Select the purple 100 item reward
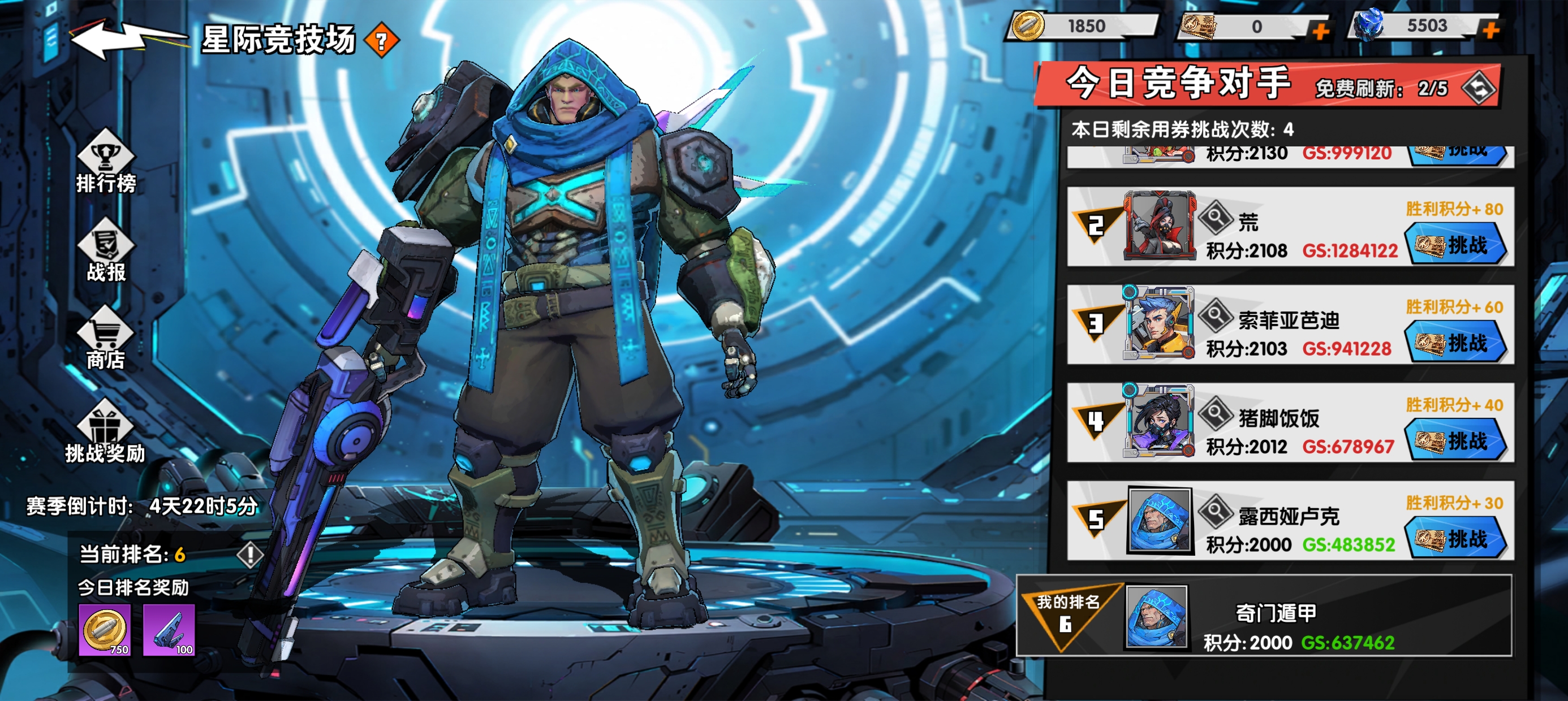This screenshot has height=701, width=1568. (169, 630)
